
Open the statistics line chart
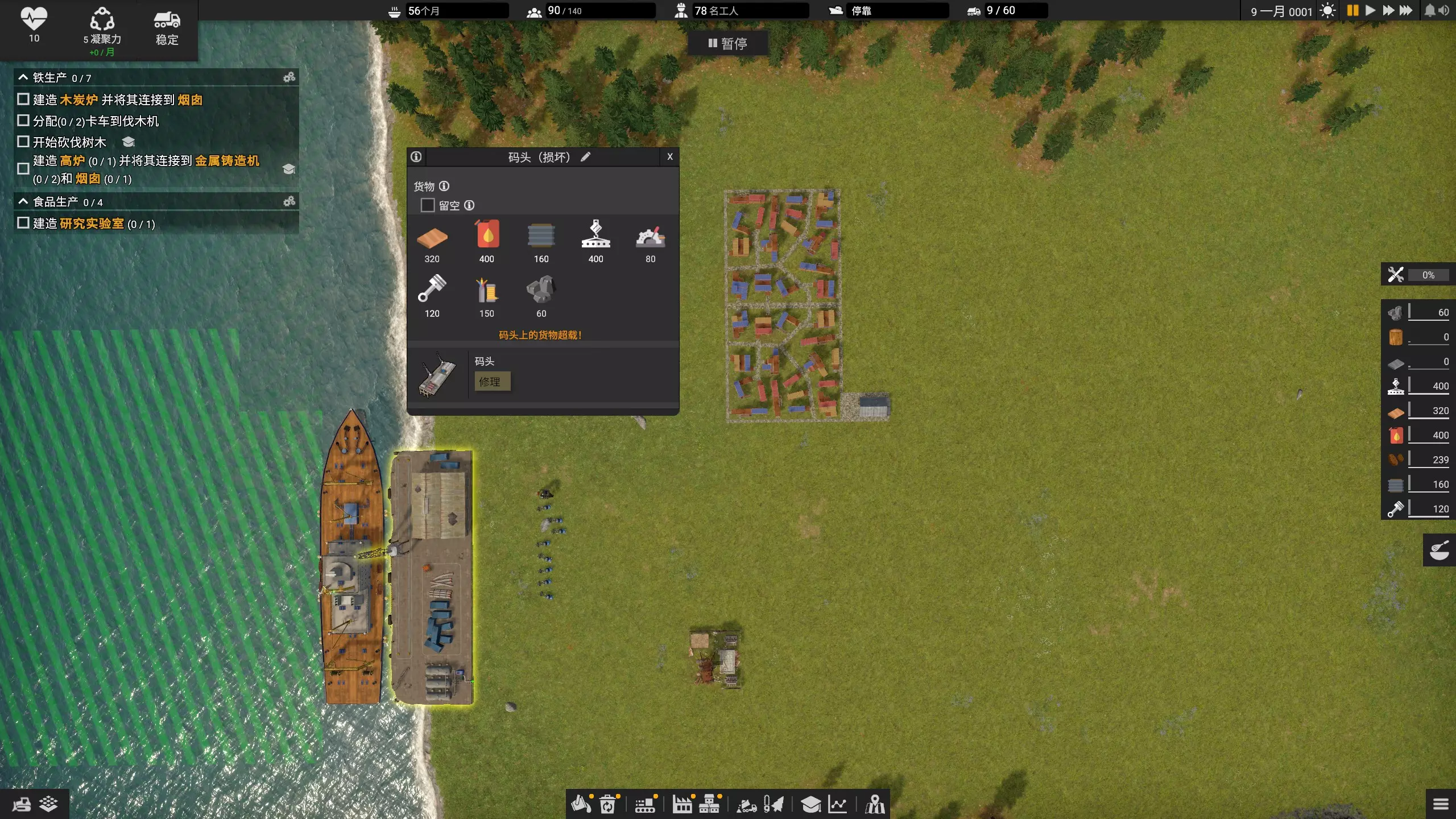[837, 804]
